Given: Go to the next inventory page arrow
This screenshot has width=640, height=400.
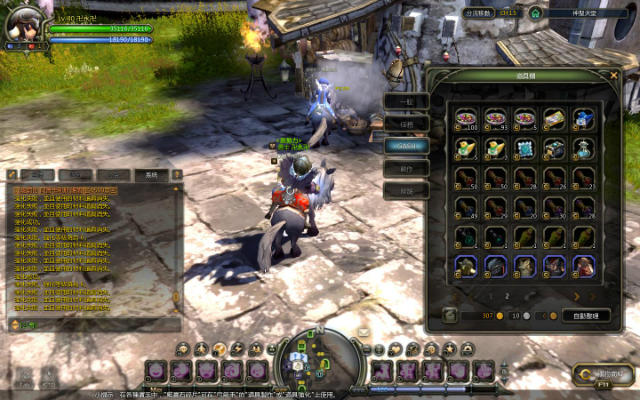Looking at the screenshot, I should click(x=577, y=296).
